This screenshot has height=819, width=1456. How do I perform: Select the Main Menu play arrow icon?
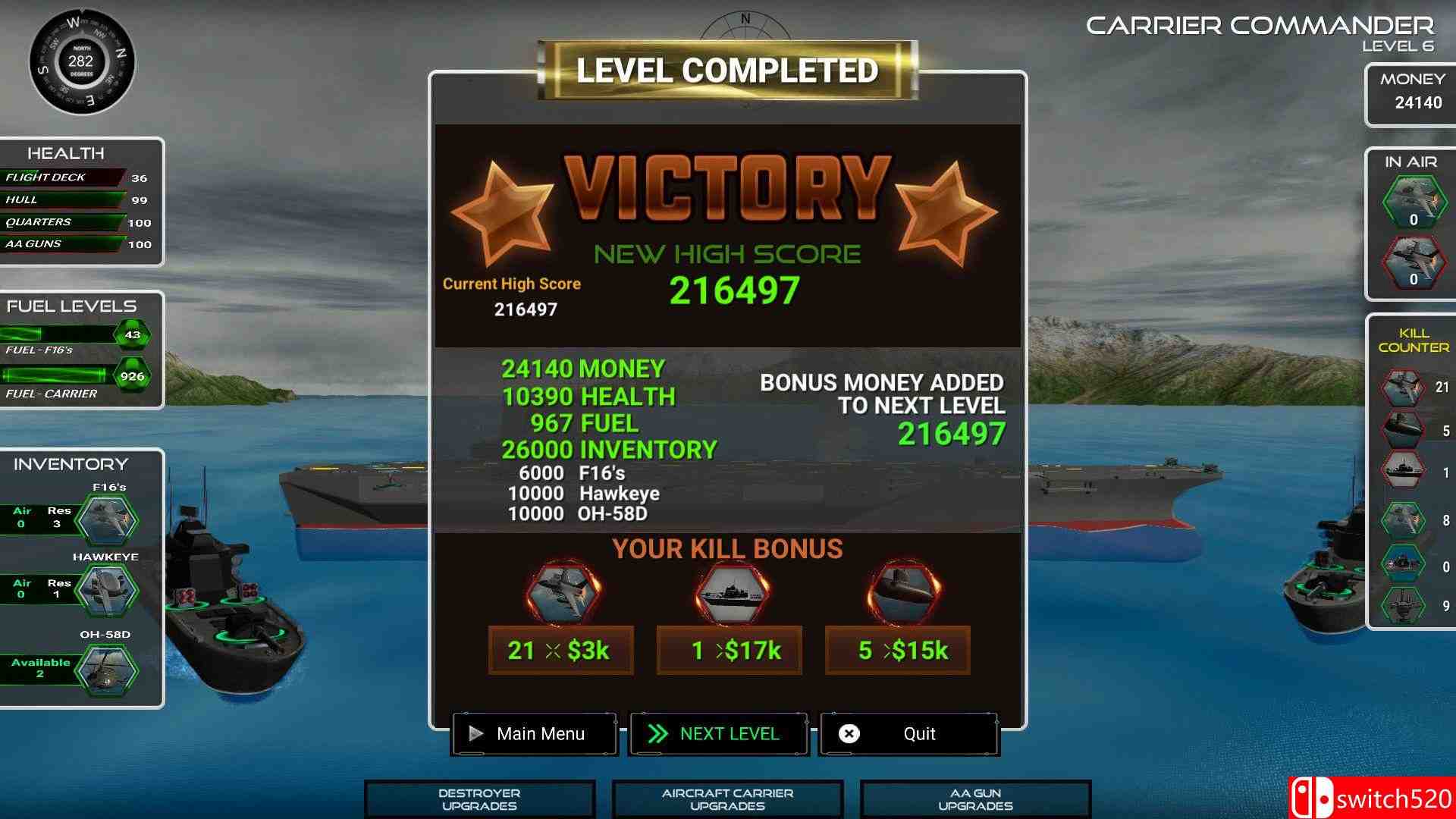coord(476,733)
